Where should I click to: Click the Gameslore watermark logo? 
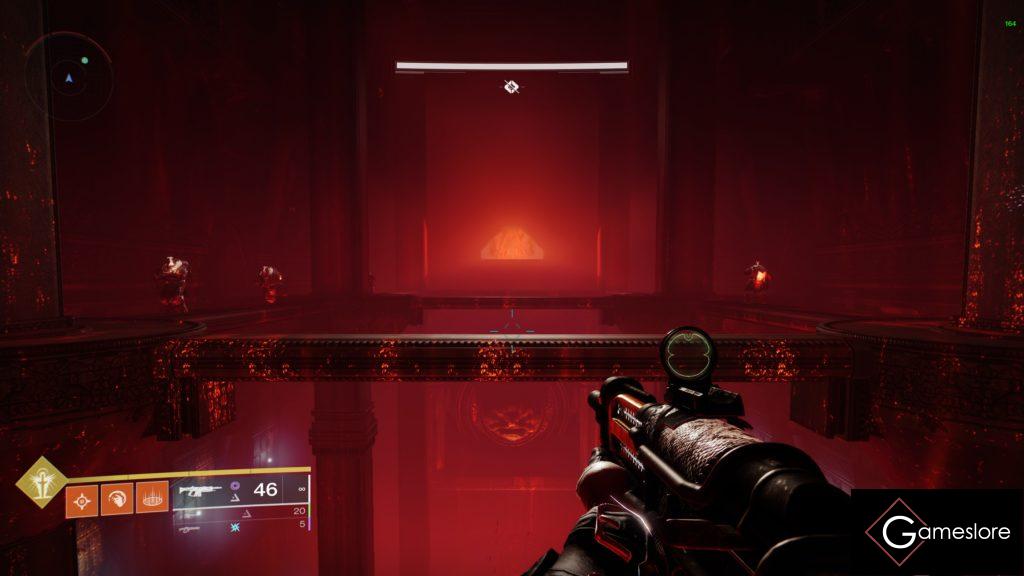[x=937, y=532]
